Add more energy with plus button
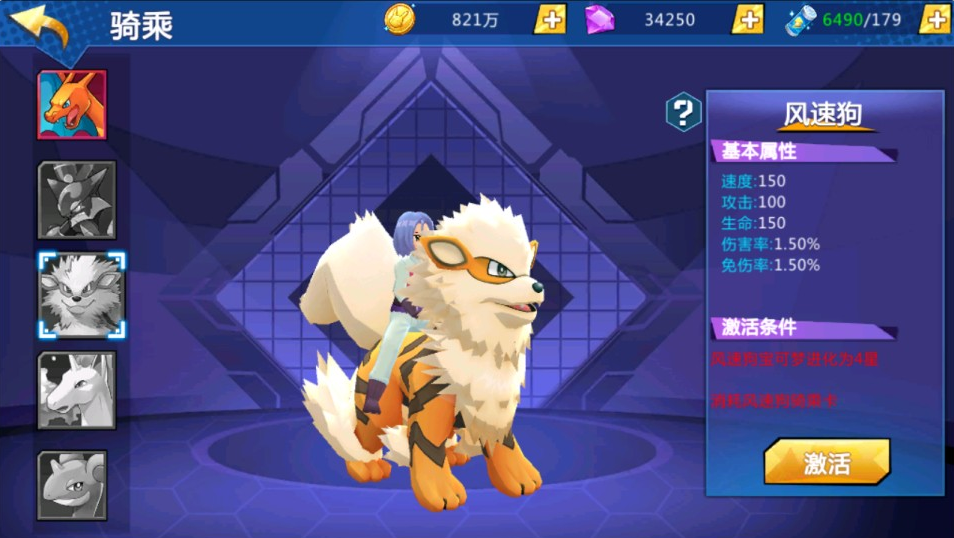Viewport: 954px width, 538px height. coord(935,19)
